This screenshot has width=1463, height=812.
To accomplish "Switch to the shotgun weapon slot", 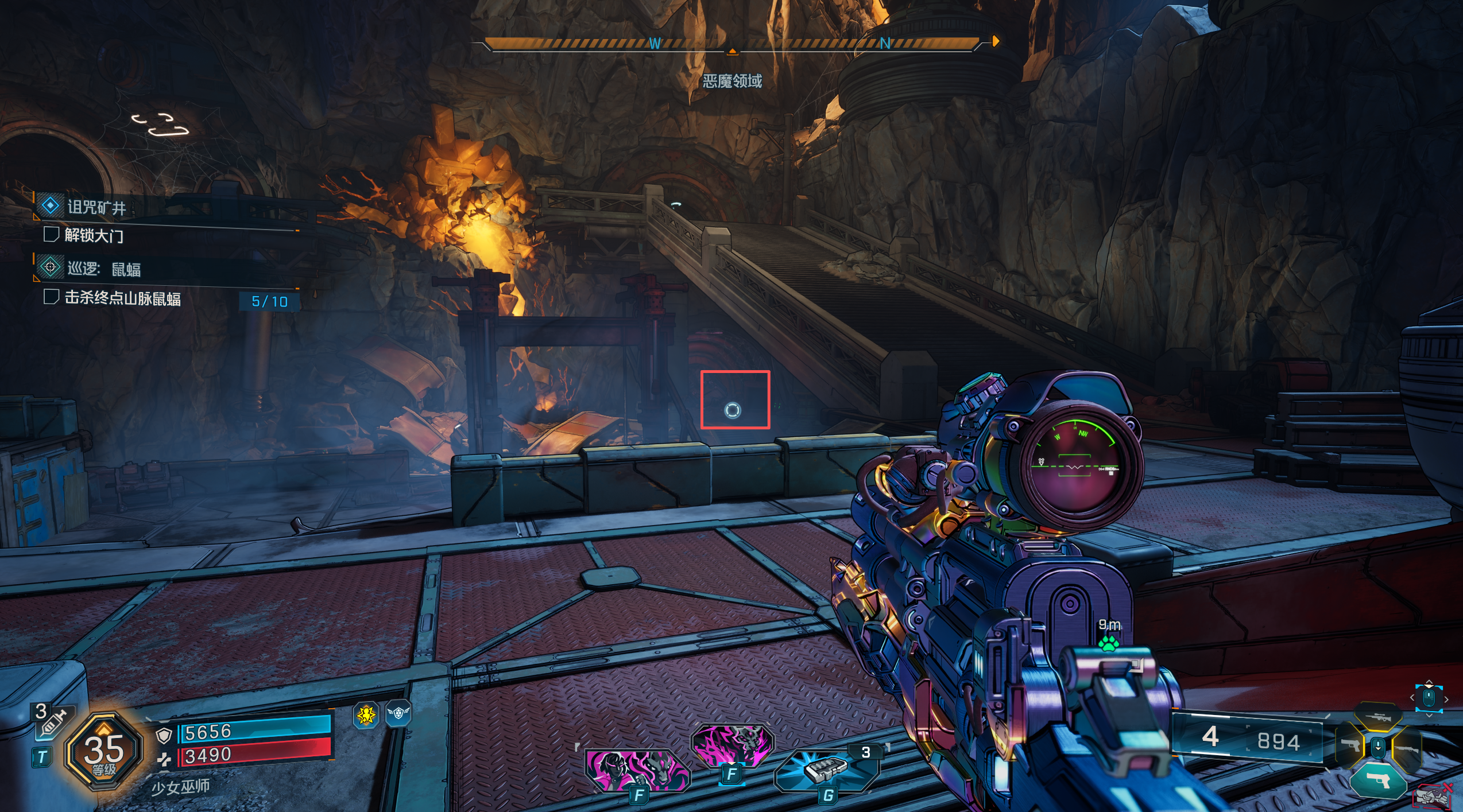I will 1406,749.
